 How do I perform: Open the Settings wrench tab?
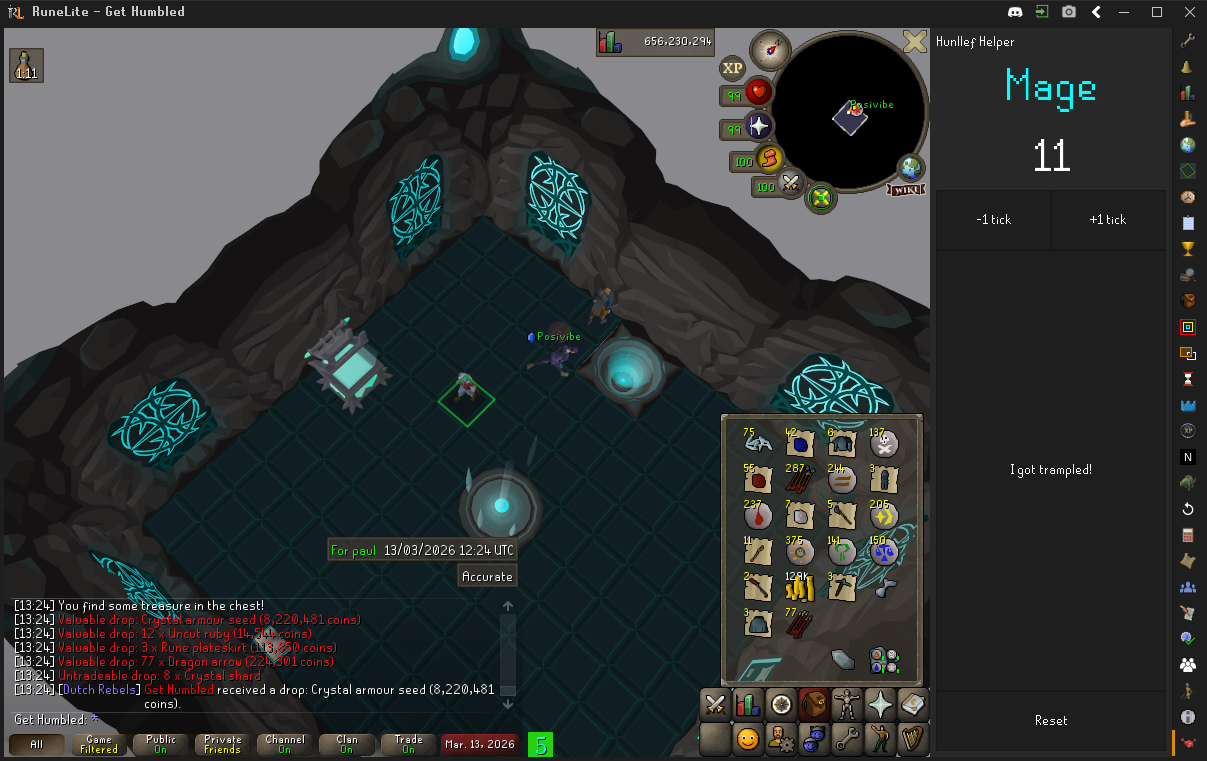[x=846, y=739]
